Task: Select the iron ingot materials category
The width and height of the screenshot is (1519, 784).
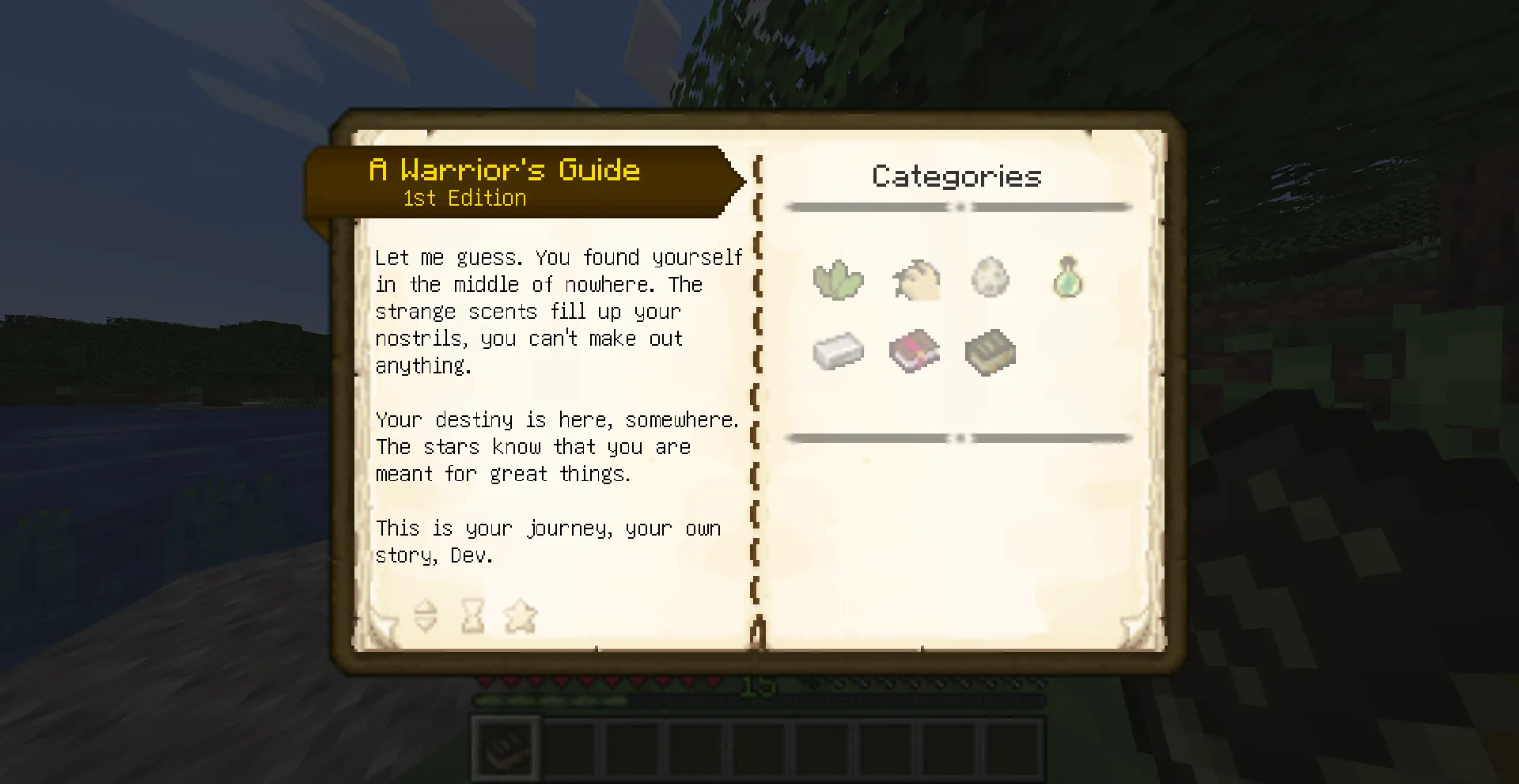Action: (839, 350)
